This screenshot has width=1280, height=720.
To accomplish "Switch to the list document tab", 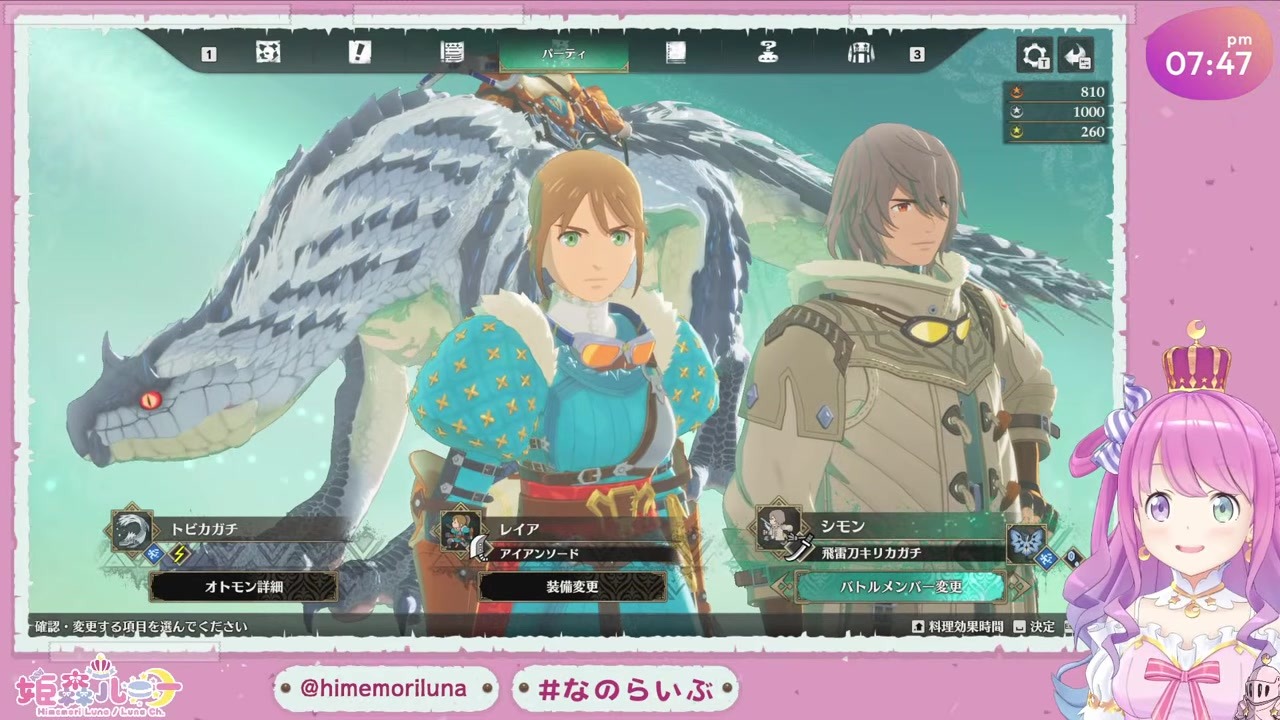I will coord(452,53).
